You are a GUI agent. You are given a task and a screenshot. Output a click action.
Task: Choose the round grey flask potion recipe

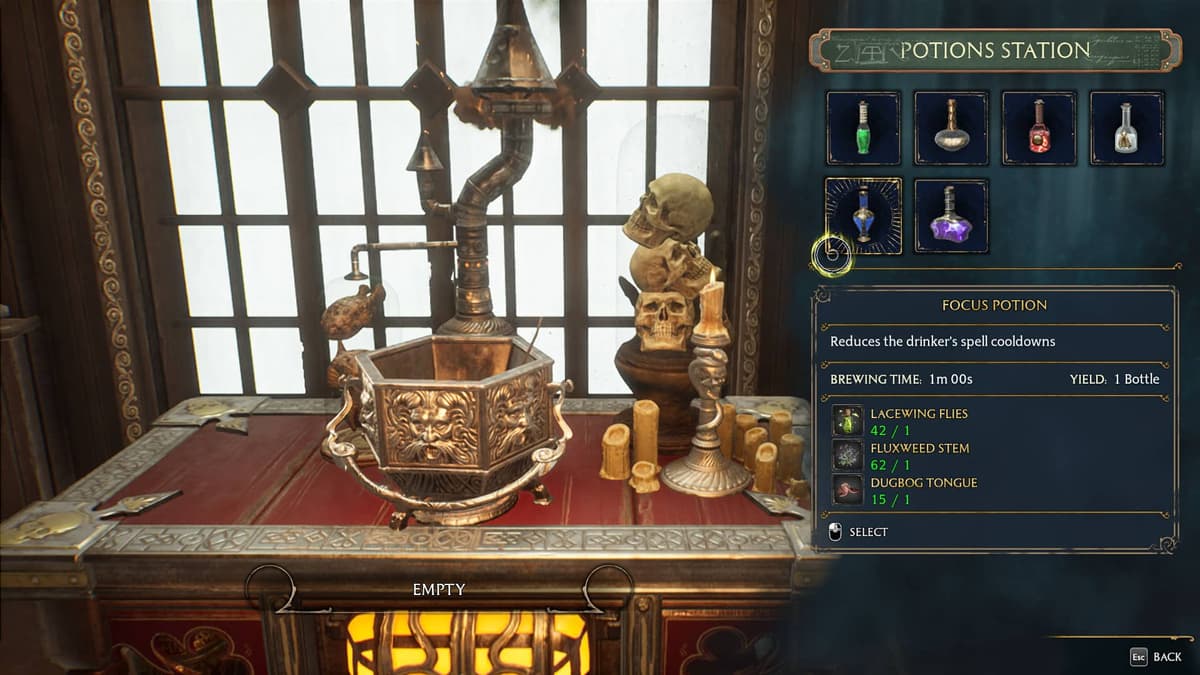pyautogui.click(x=951, y=128)
